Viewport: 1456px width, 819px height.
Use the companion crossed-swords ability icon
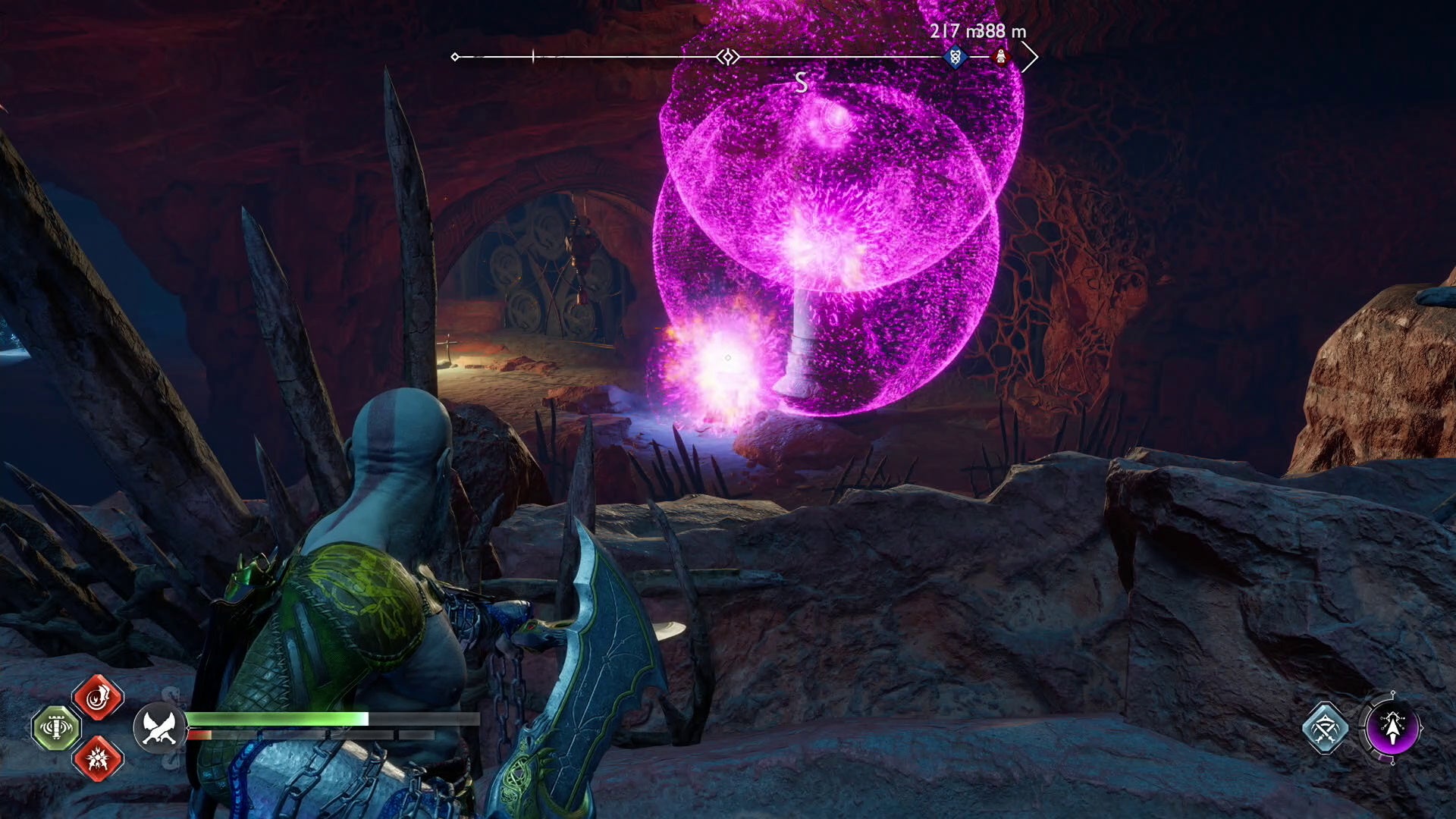coord(1325,728)
